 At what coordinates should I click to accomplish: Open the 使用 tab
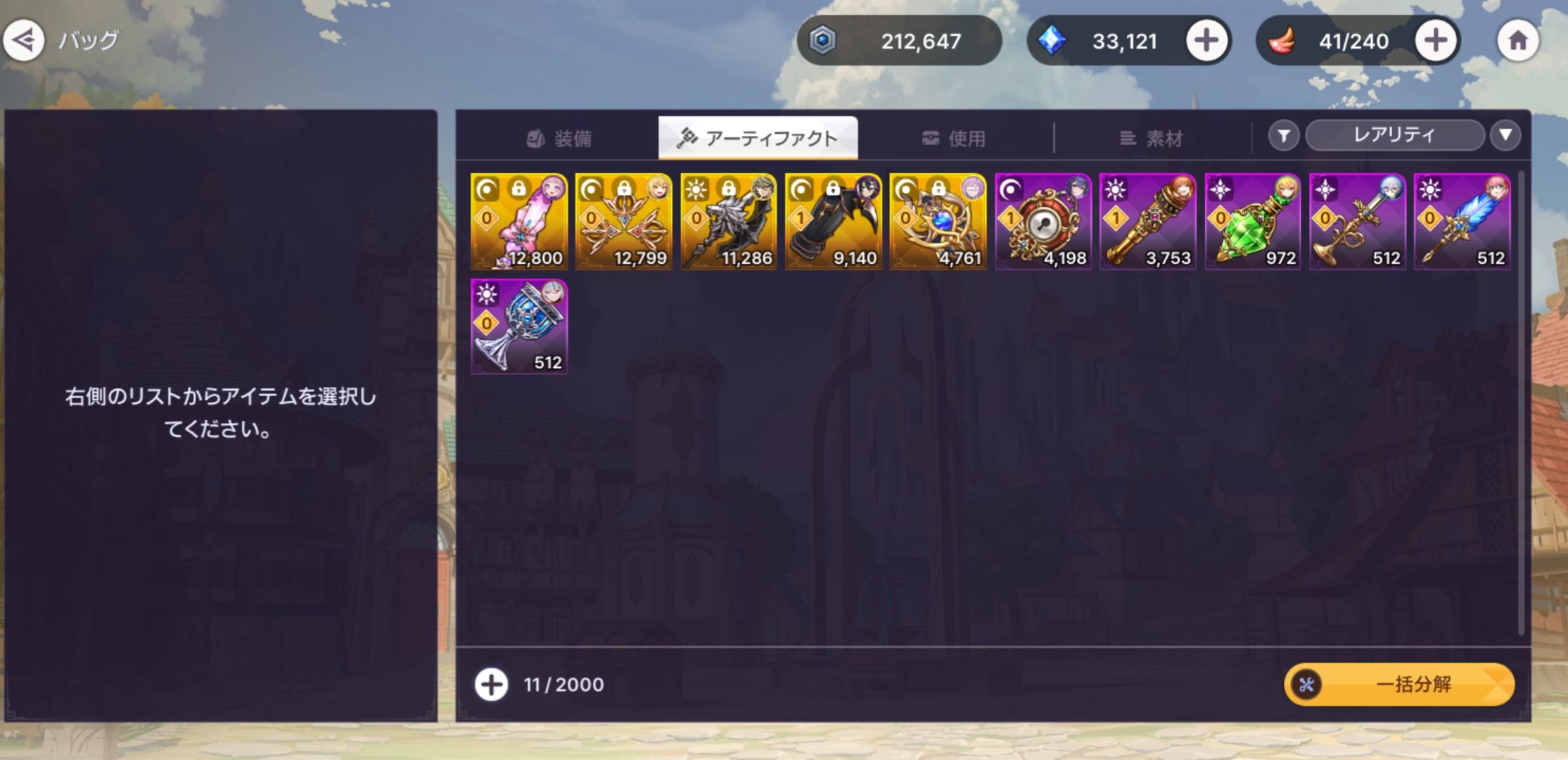click(x=954, y=139)
